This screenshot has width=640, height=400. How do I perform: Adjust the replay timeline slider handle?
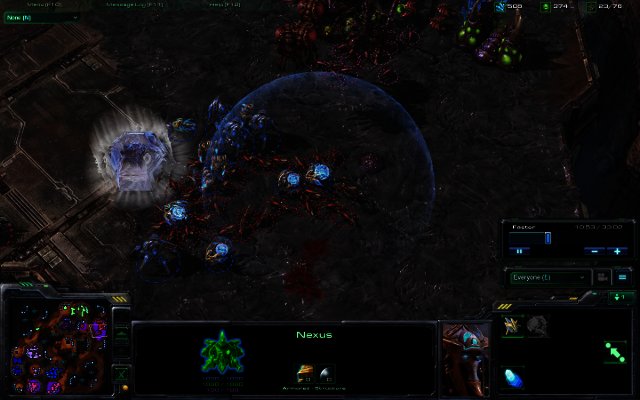point(548,238)
